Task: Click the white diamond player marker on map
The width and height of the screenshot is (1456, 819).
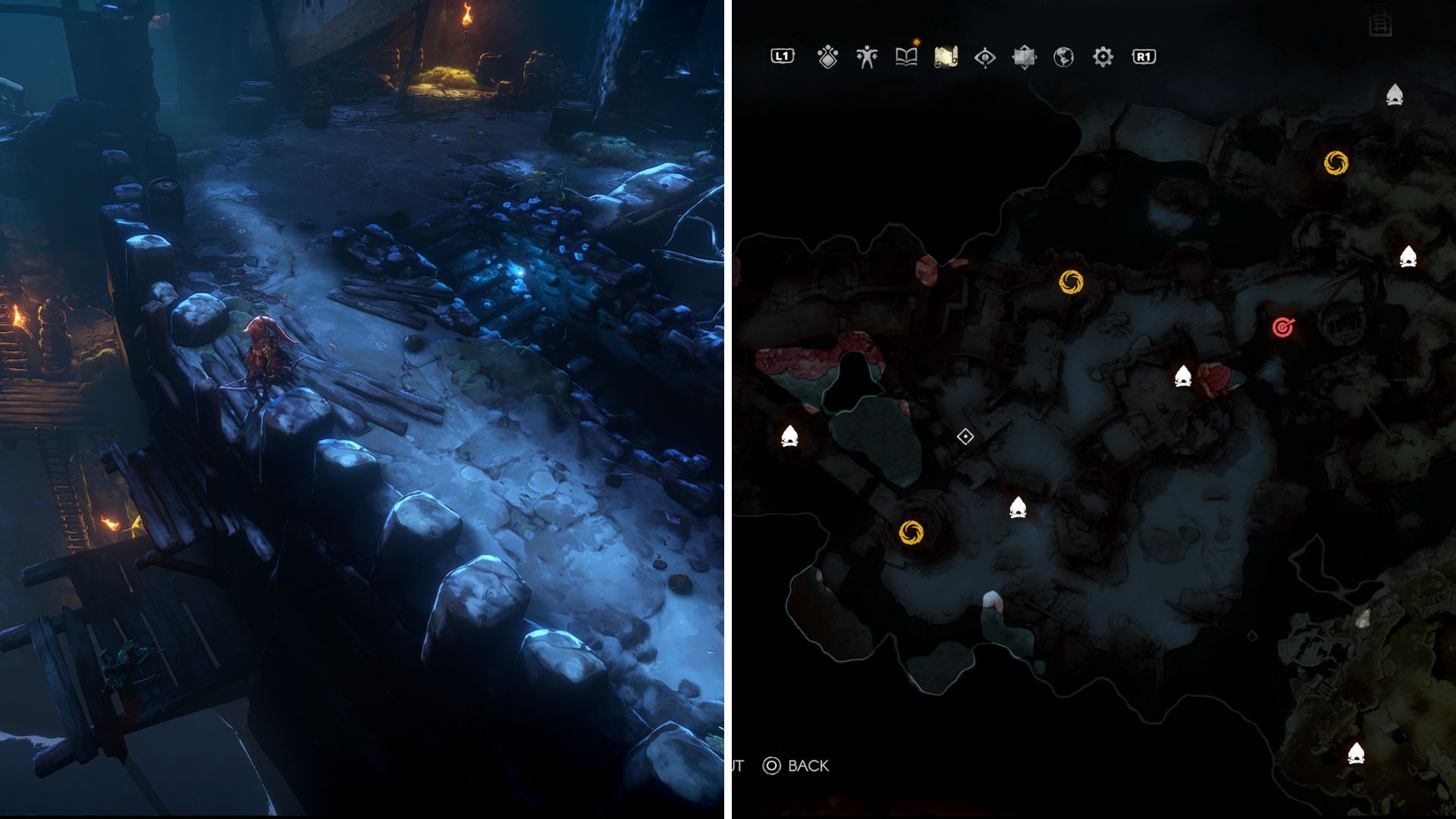Action: [965, 437]
